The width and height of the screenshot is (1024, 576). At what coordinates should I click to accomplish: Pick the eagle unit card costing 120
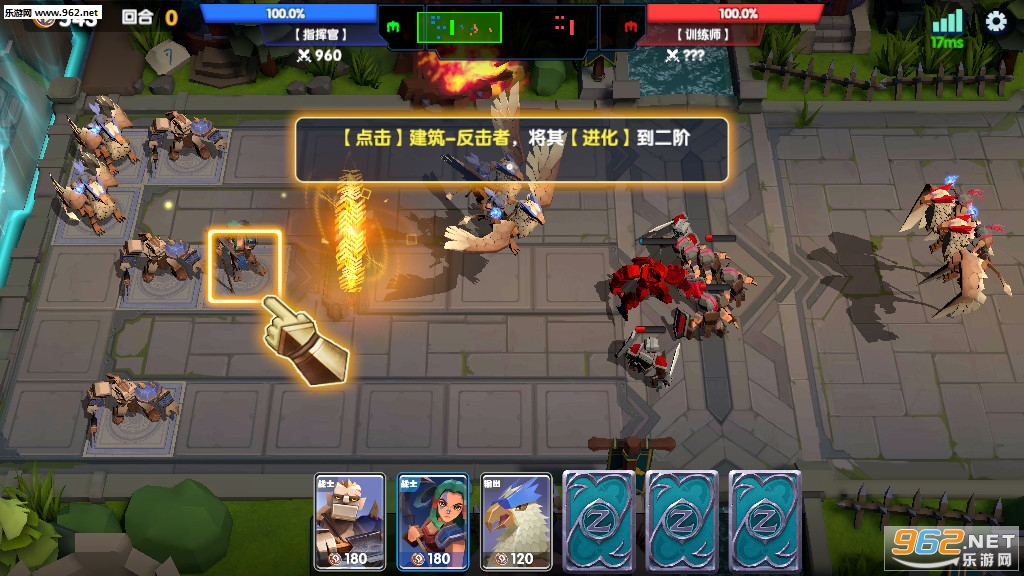(x=515, y=519)
